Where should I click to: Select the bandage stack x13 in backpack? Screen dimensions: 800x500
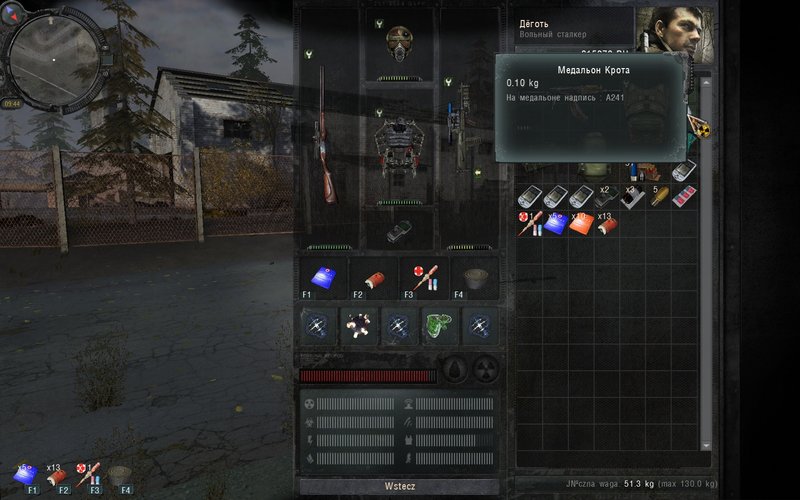click(x=605, y=224)
